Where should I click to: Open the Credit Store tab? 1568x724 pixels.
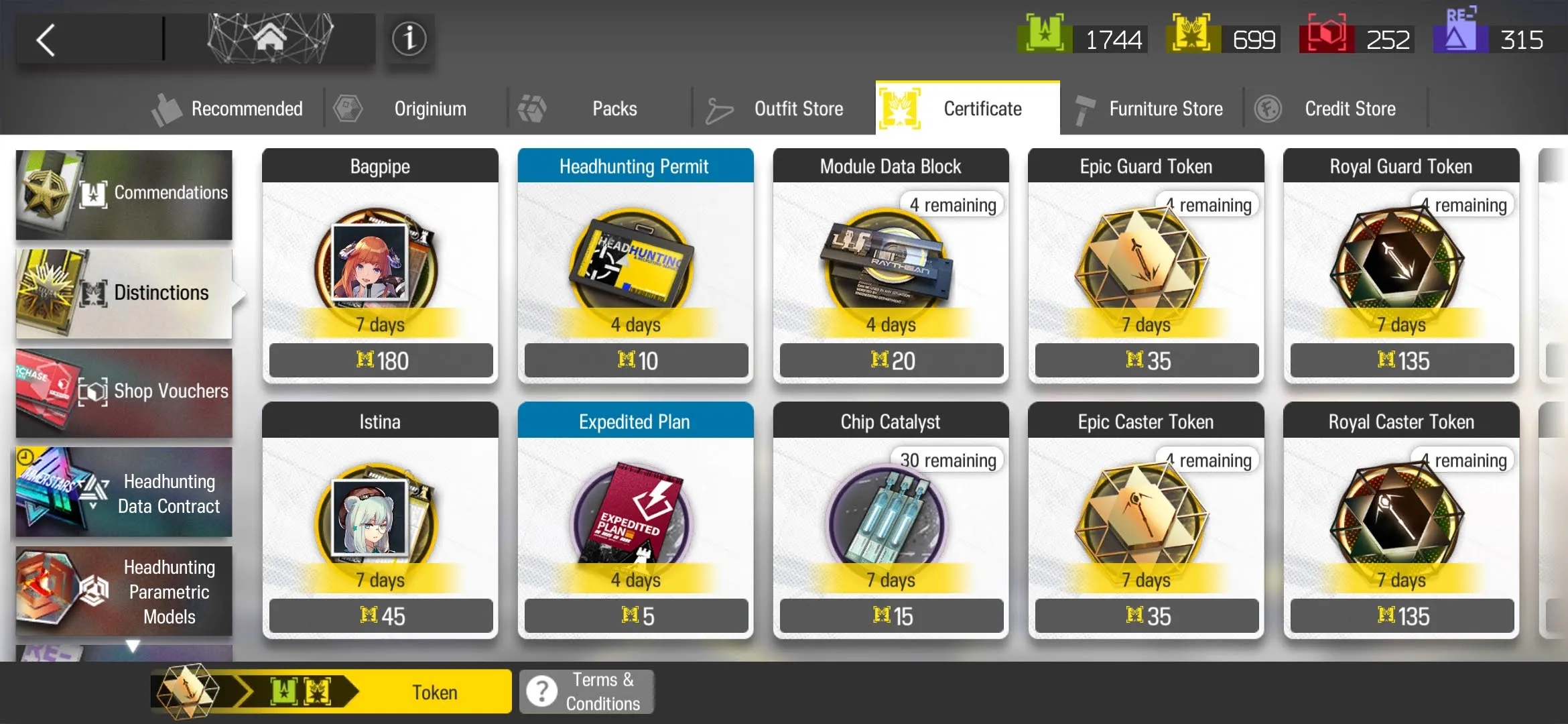coord(1335,109)
